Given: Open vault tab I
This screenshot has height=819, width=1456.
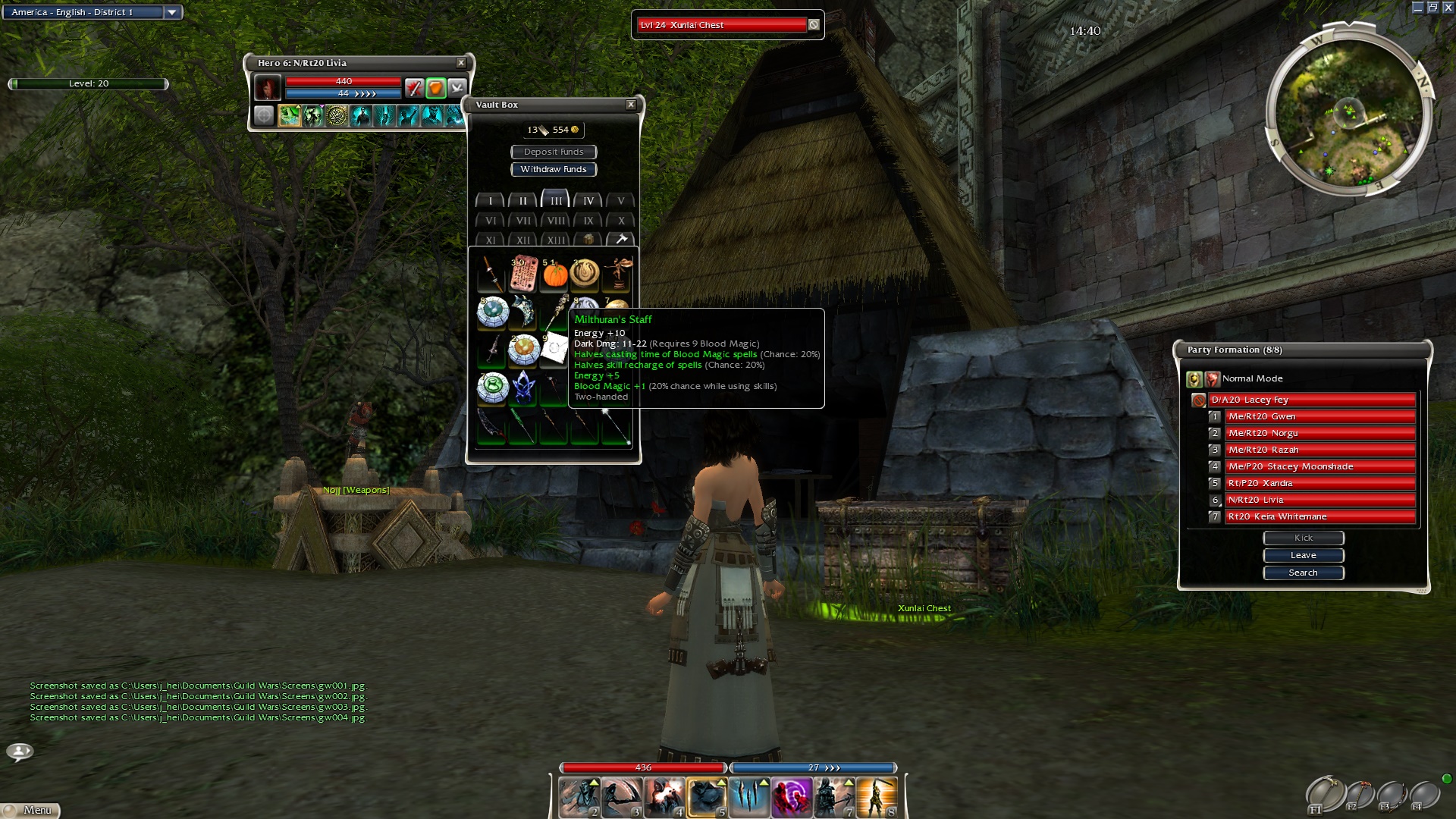Looking at the screenshot, I should click(491, 201).
